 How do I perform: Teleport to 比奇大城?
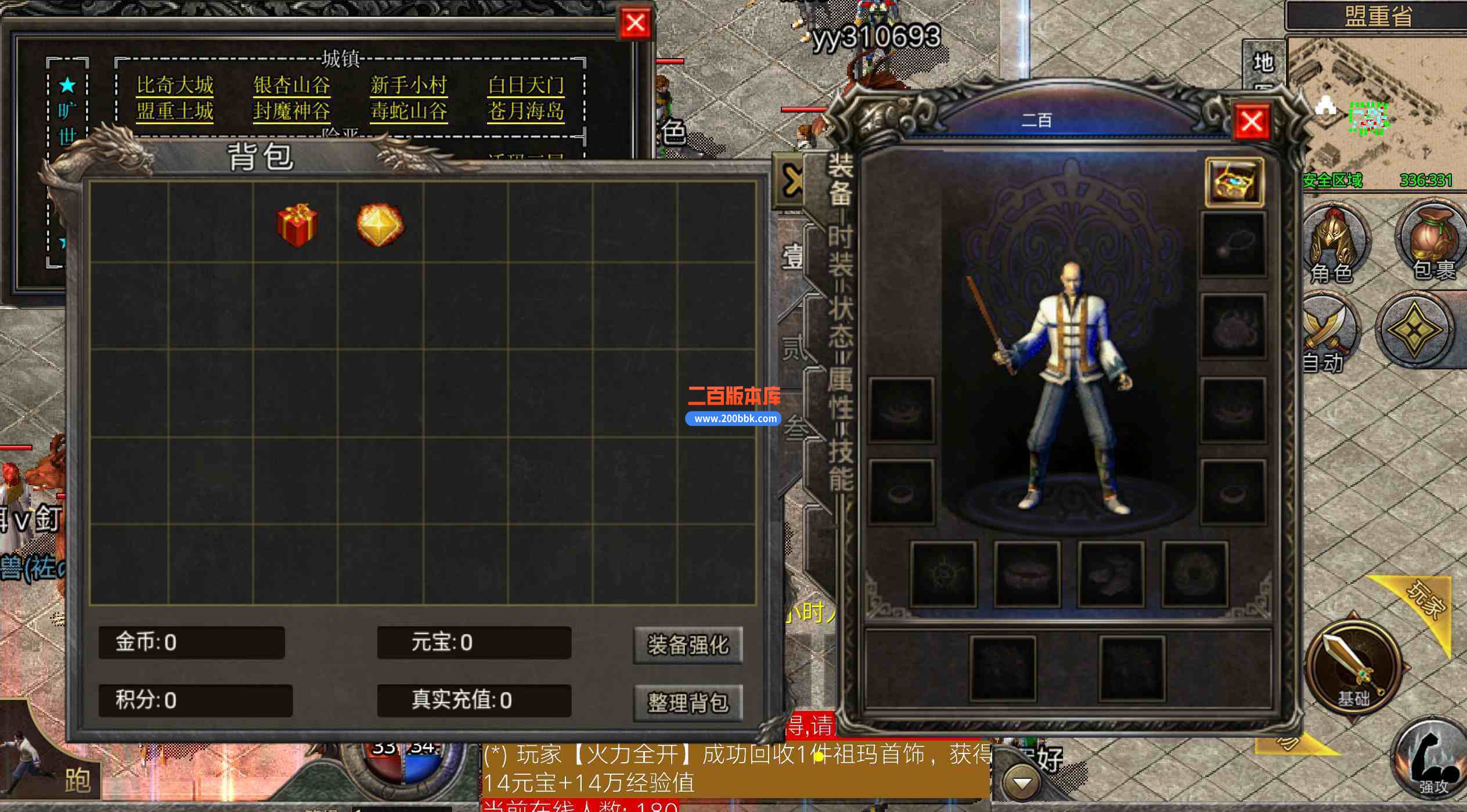click(x=175, y=85)
